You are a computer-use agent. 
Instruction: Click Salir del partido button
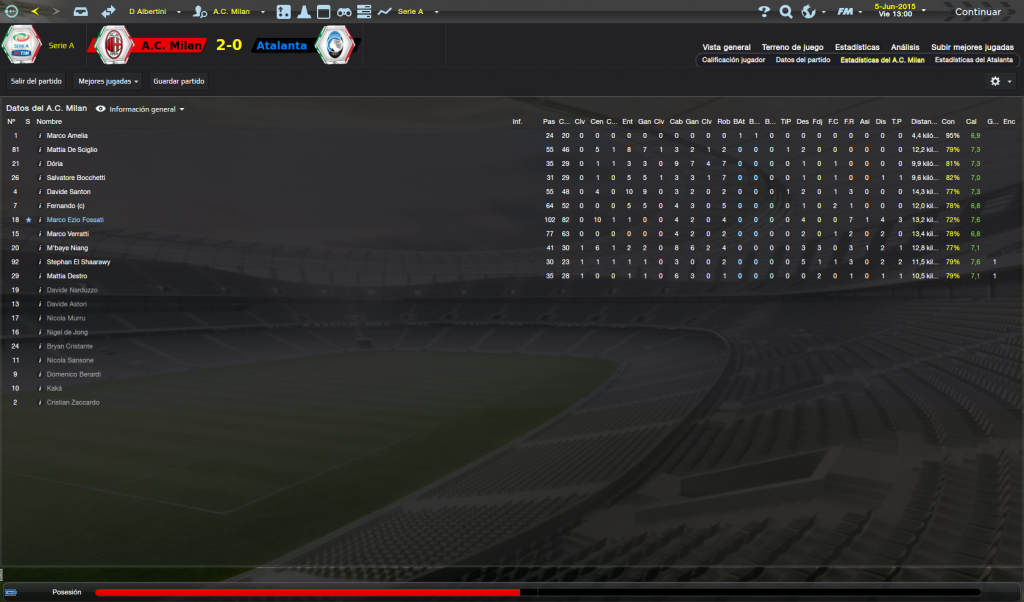tap(36, 81)
